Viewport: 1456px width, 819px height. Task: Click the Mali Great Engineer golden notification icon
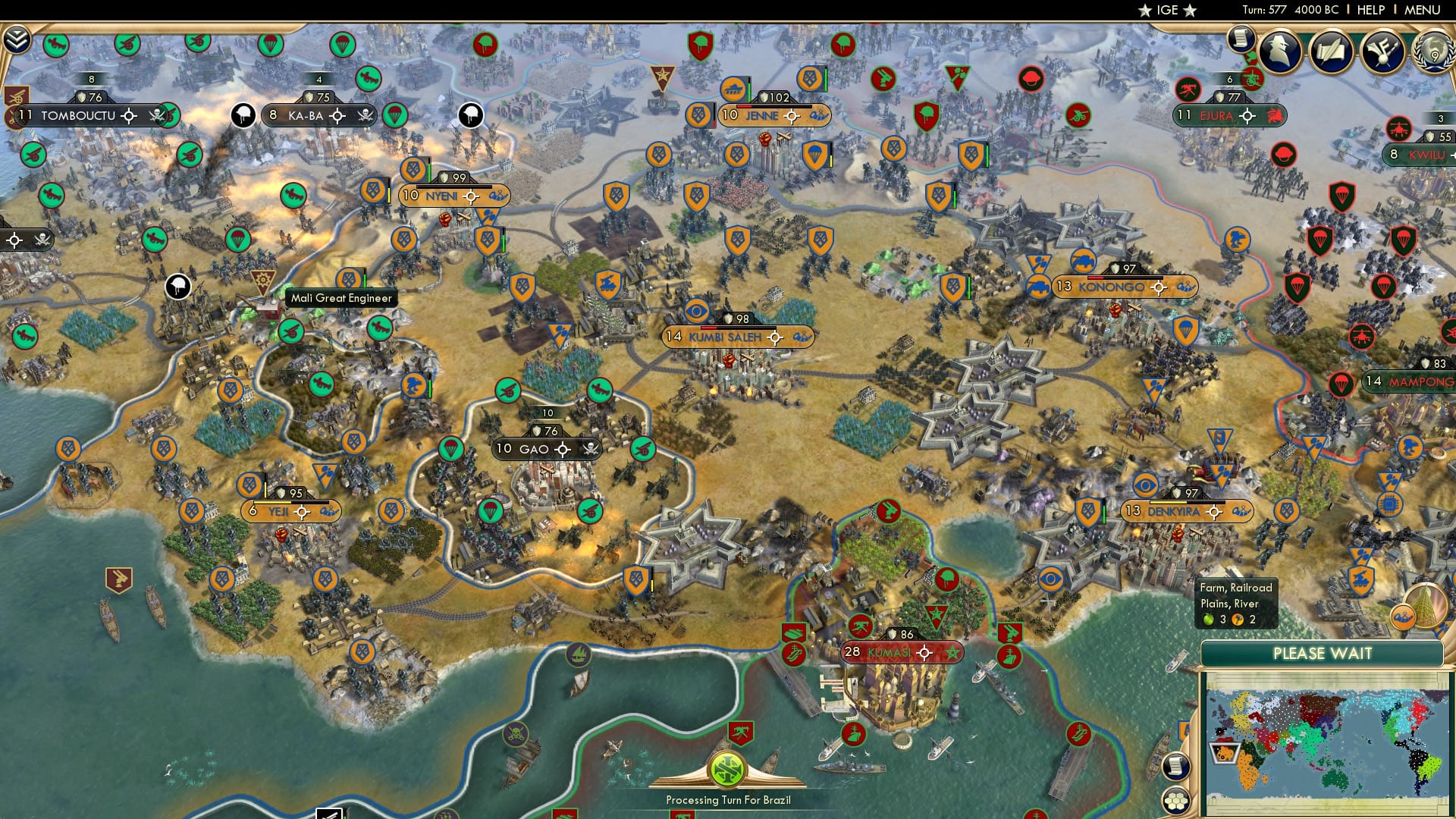click(262, 282)
